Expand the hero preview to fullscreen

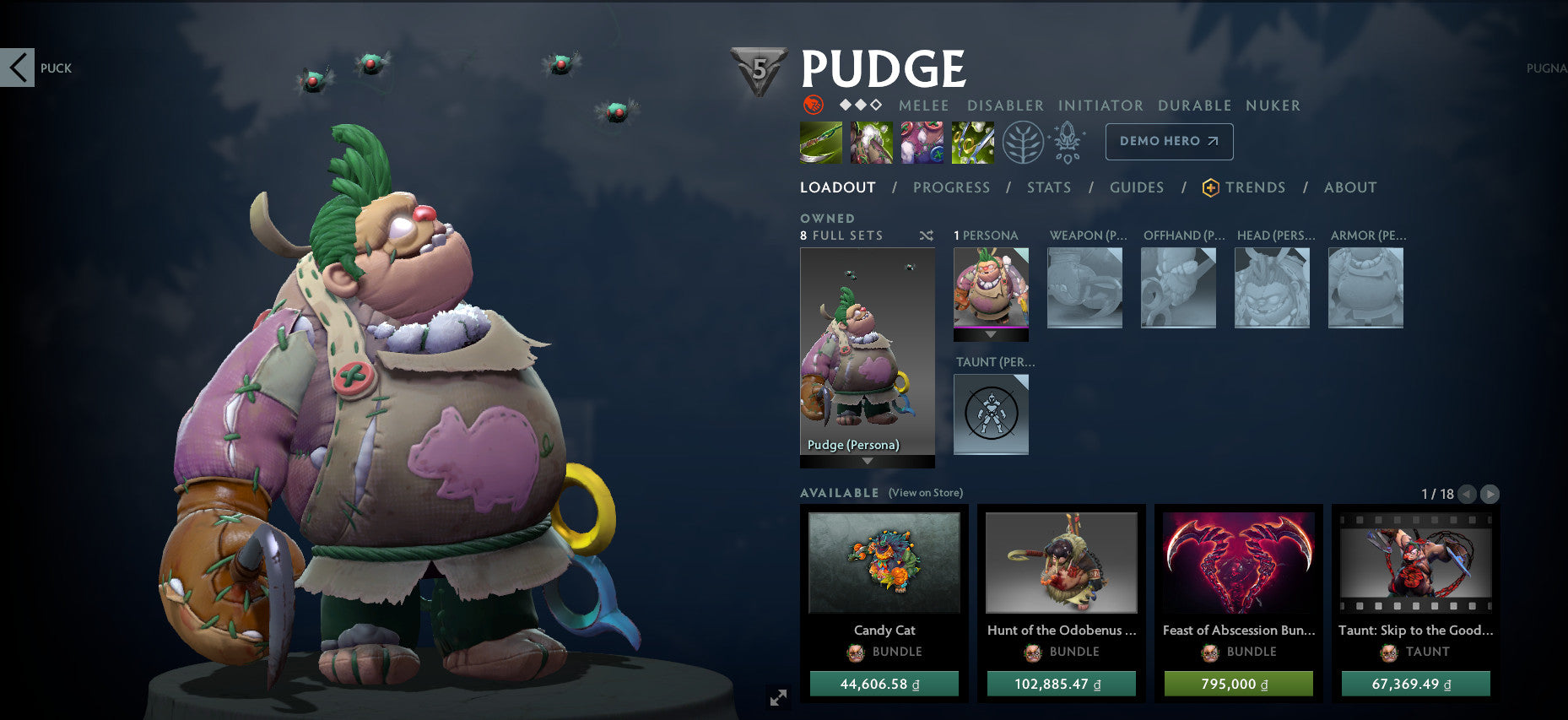point(778,697)
